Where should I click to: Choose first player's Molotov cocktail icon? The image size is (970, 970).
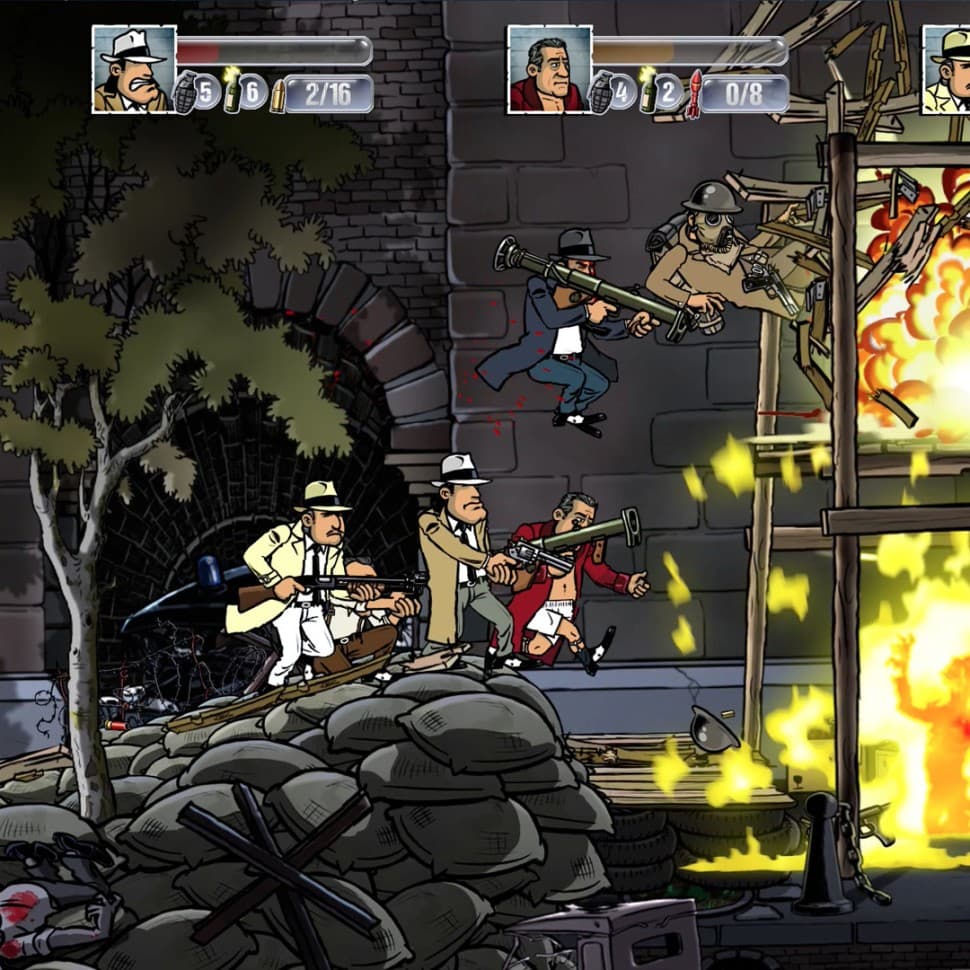click(x=232, y=92)
